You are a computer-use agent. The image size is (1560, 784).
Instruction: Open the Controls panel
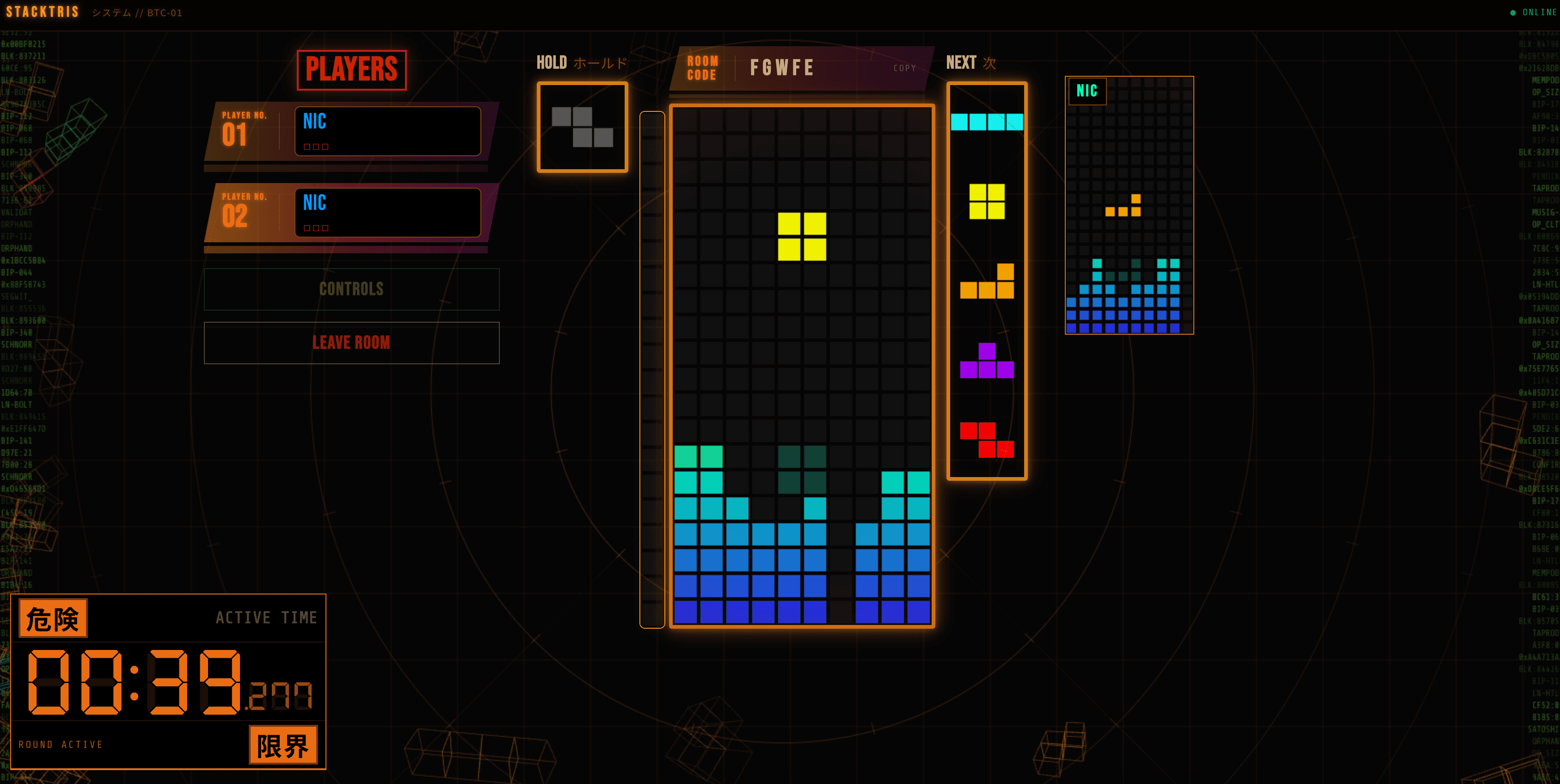(351, 289)
